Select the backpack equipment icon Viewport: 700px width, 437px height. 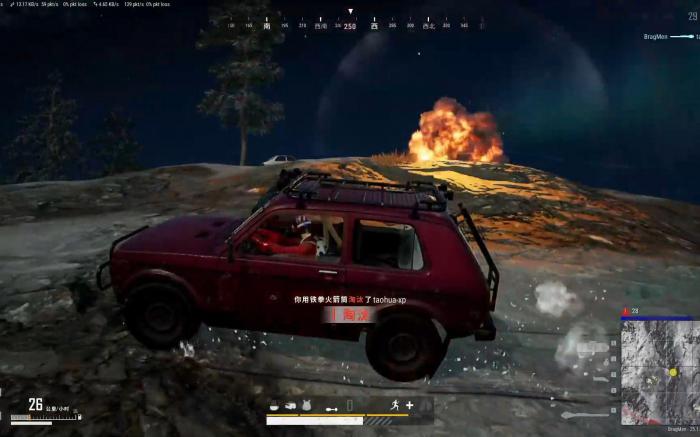(289, 405)
